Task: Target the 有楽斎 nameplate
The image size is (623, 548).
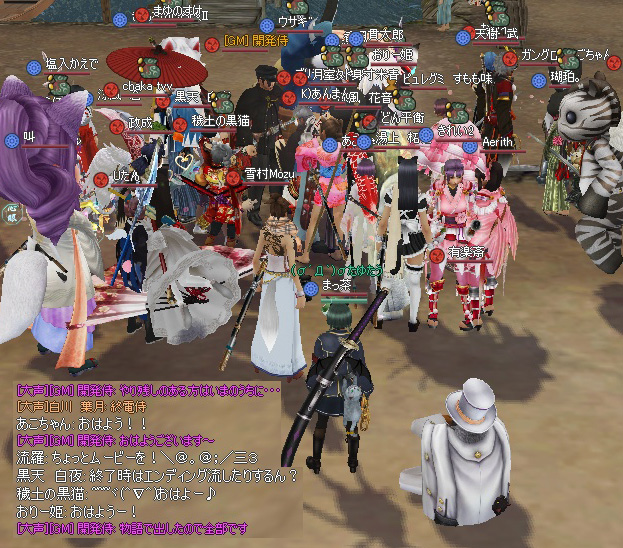Action: click(465, 253)
